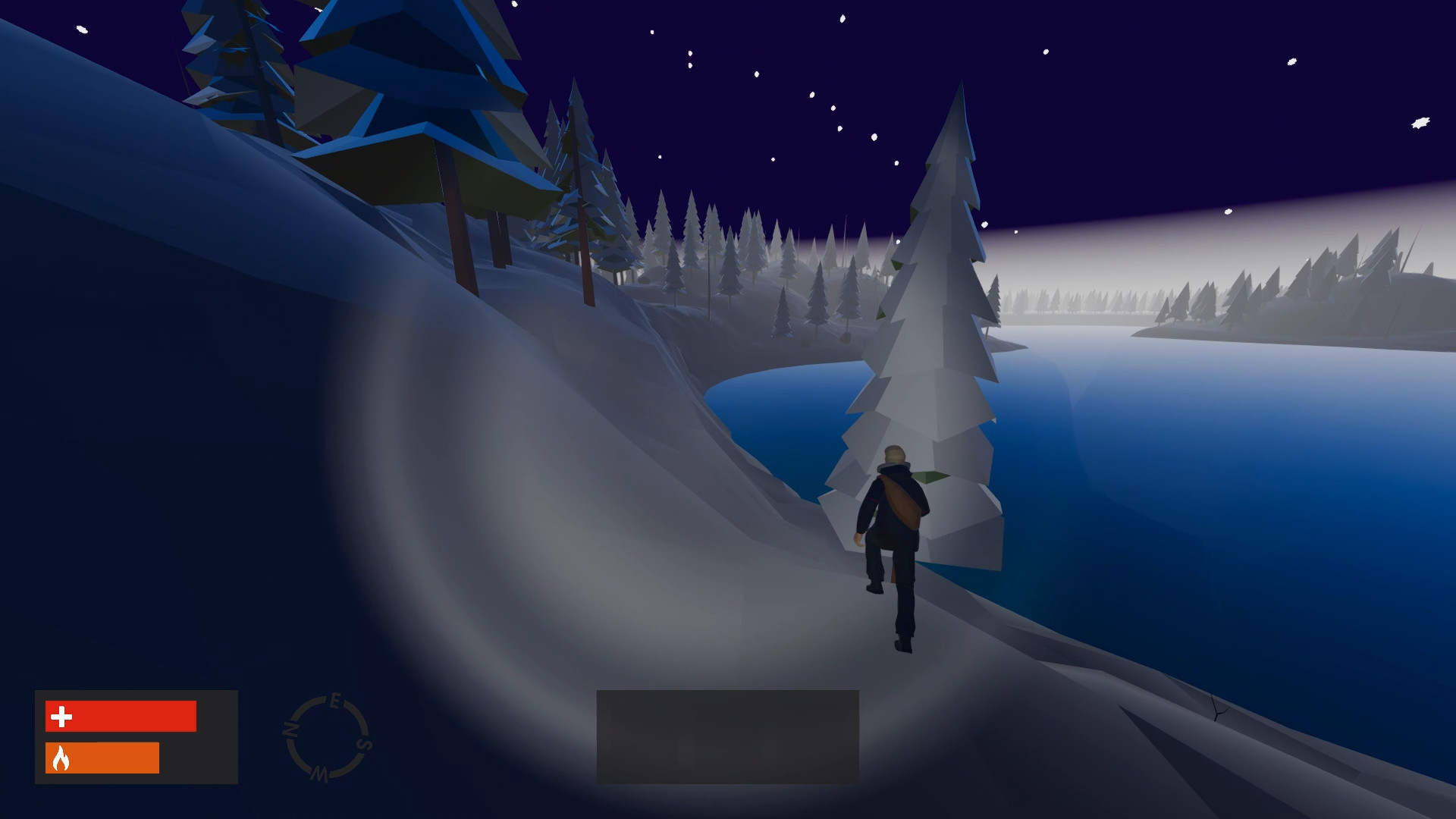Click the orange warmth progress bar

click(102, 757)
